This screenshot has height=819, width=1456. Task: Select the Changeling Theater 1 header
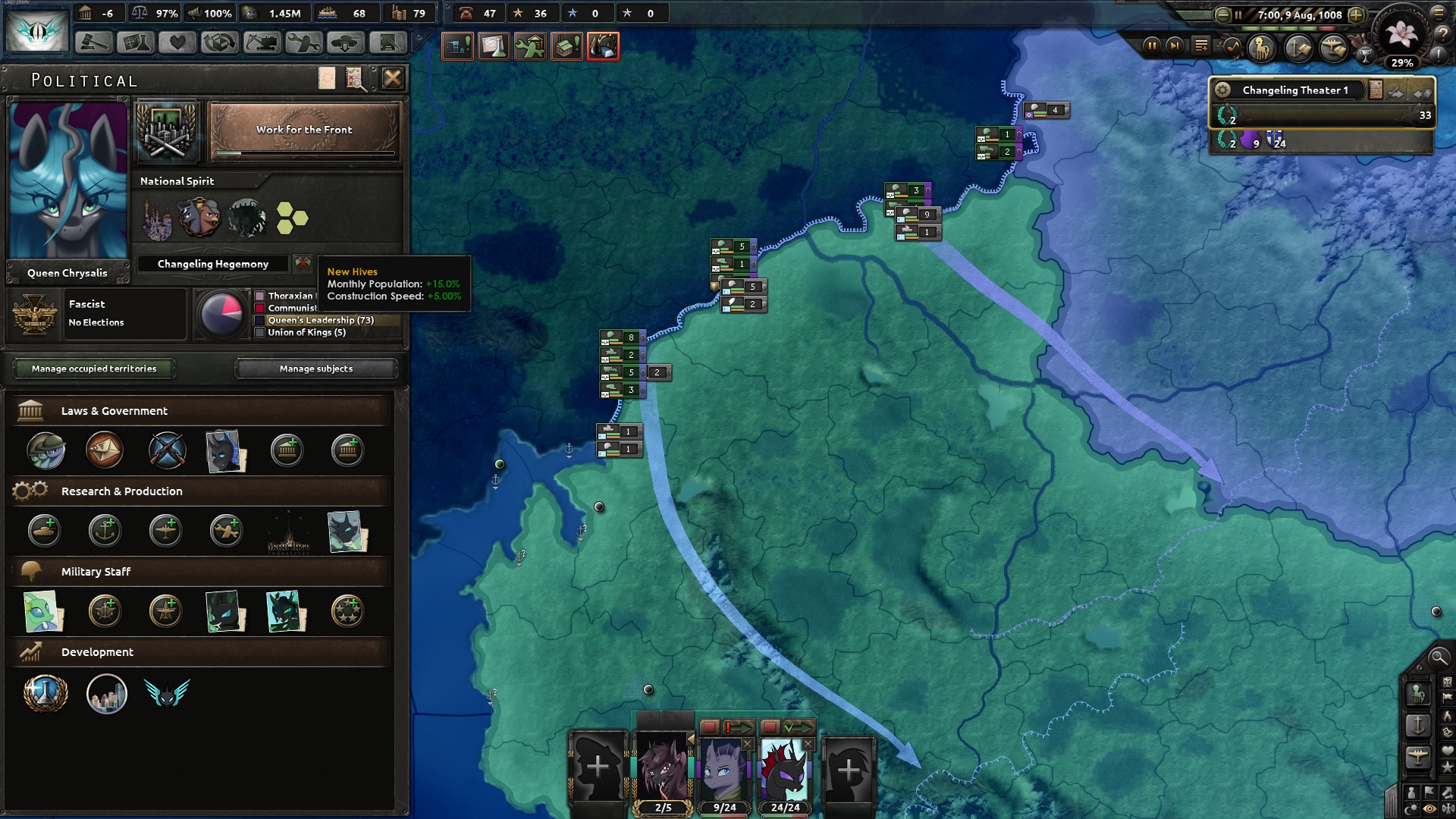pyautogui.click(x=1294, y=90)
